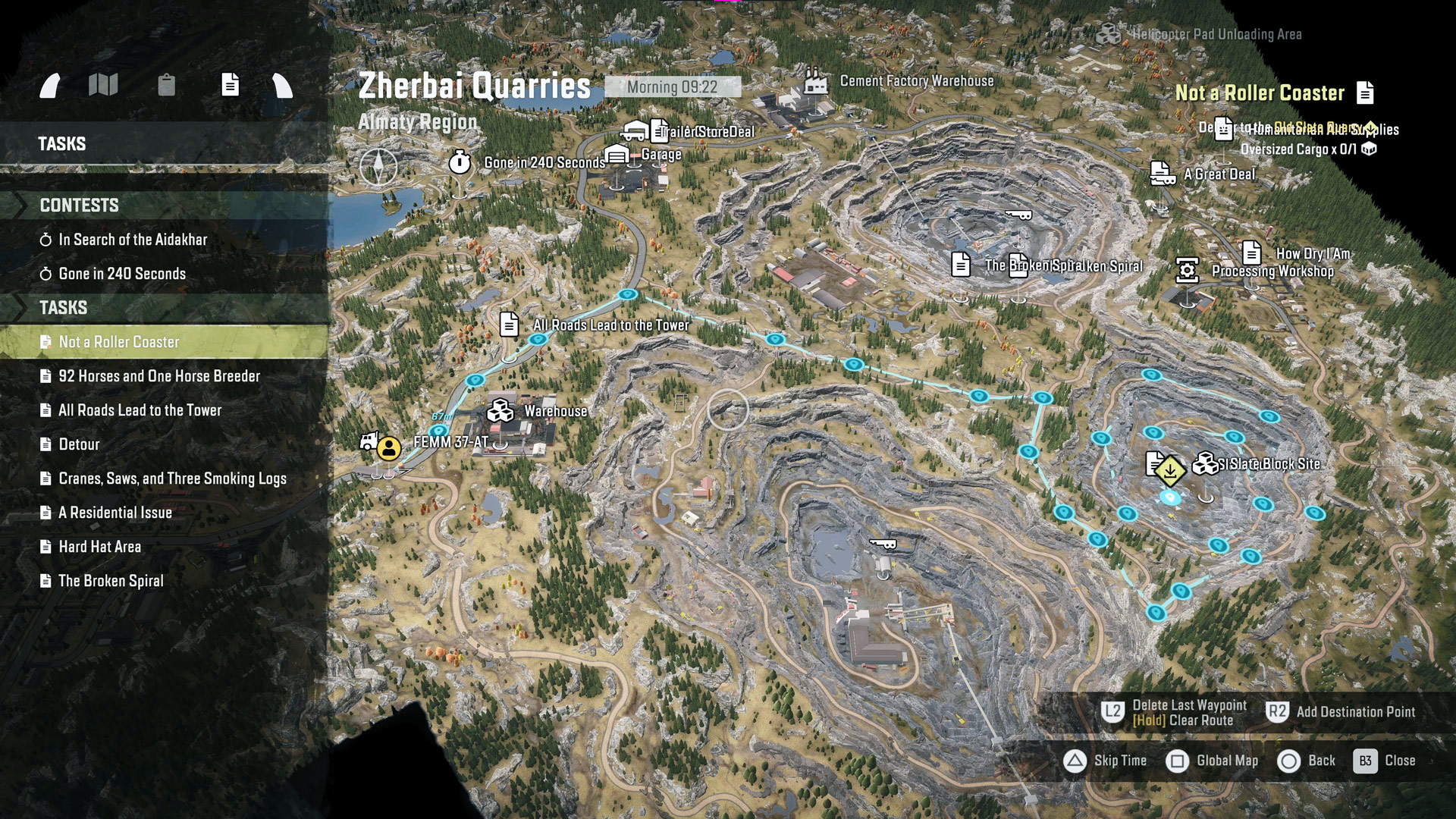This screenshot has height=819, width=1456.
Task: Click the Cement Factory Warehouse marker
Action: (816, 81)
